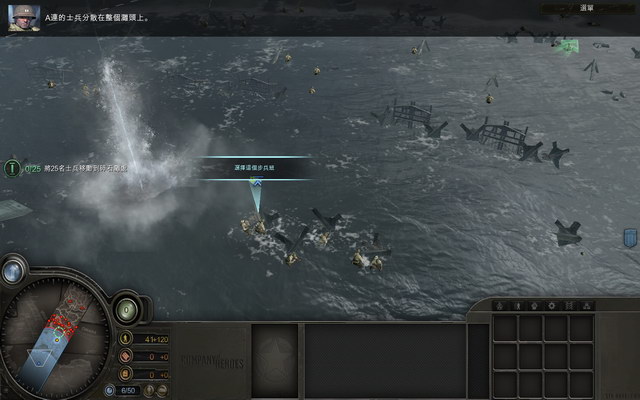Click the blue shield marker at the right edge
640x400 pixels.
[x=630, y=238]
